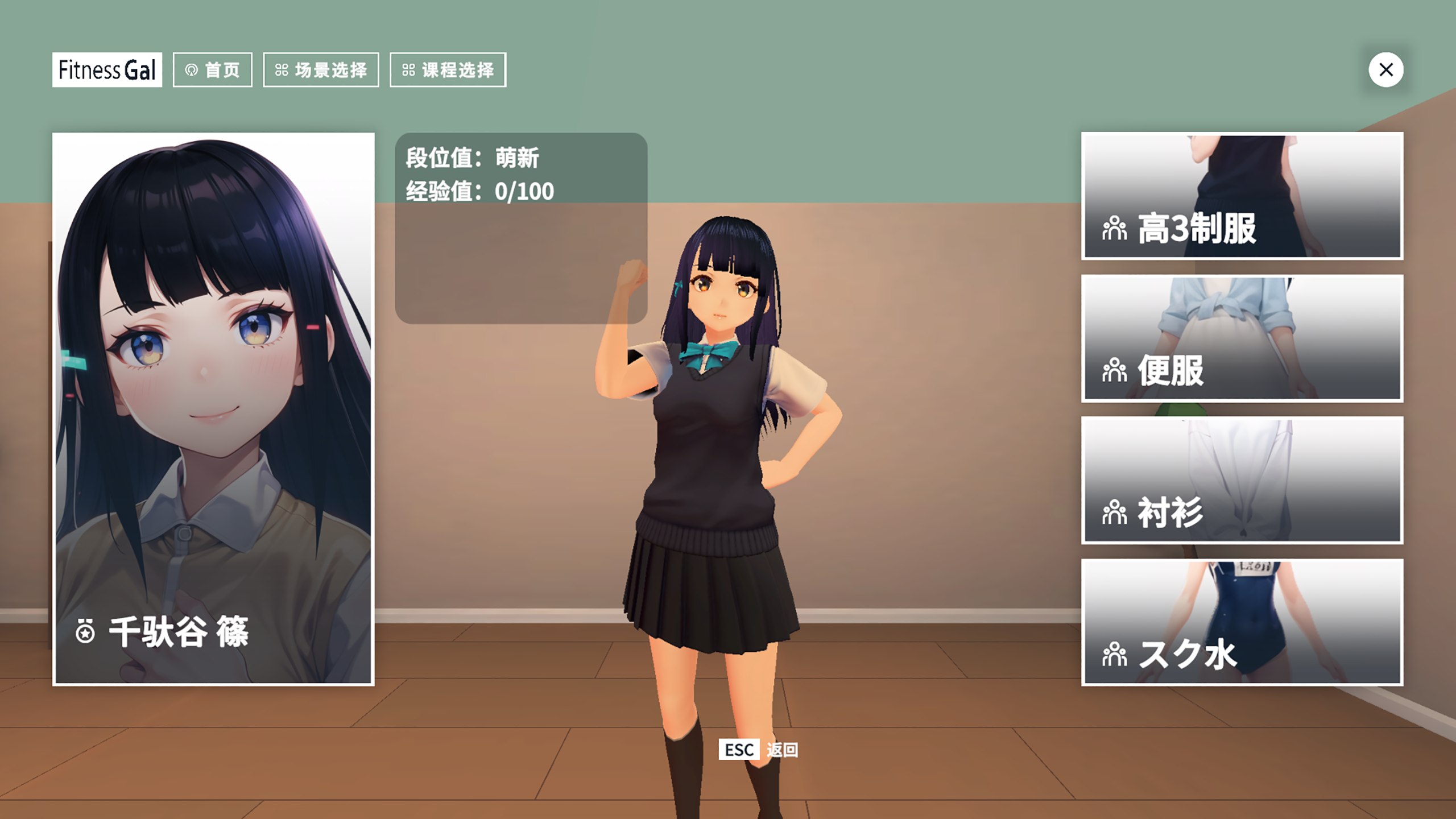
Task: Click the Fitness Gal logo
Action: pos(107,70)
